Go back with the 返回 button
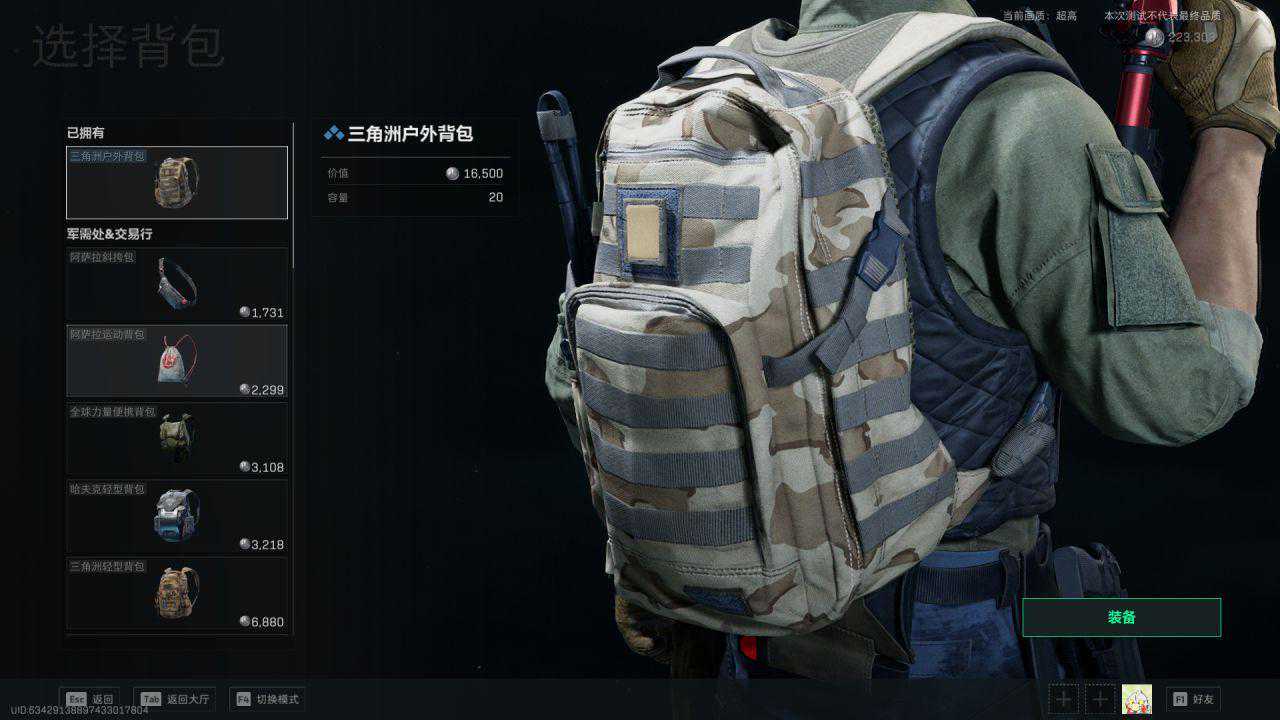Screen dimensions: 1280x720 tap(90, 699)
